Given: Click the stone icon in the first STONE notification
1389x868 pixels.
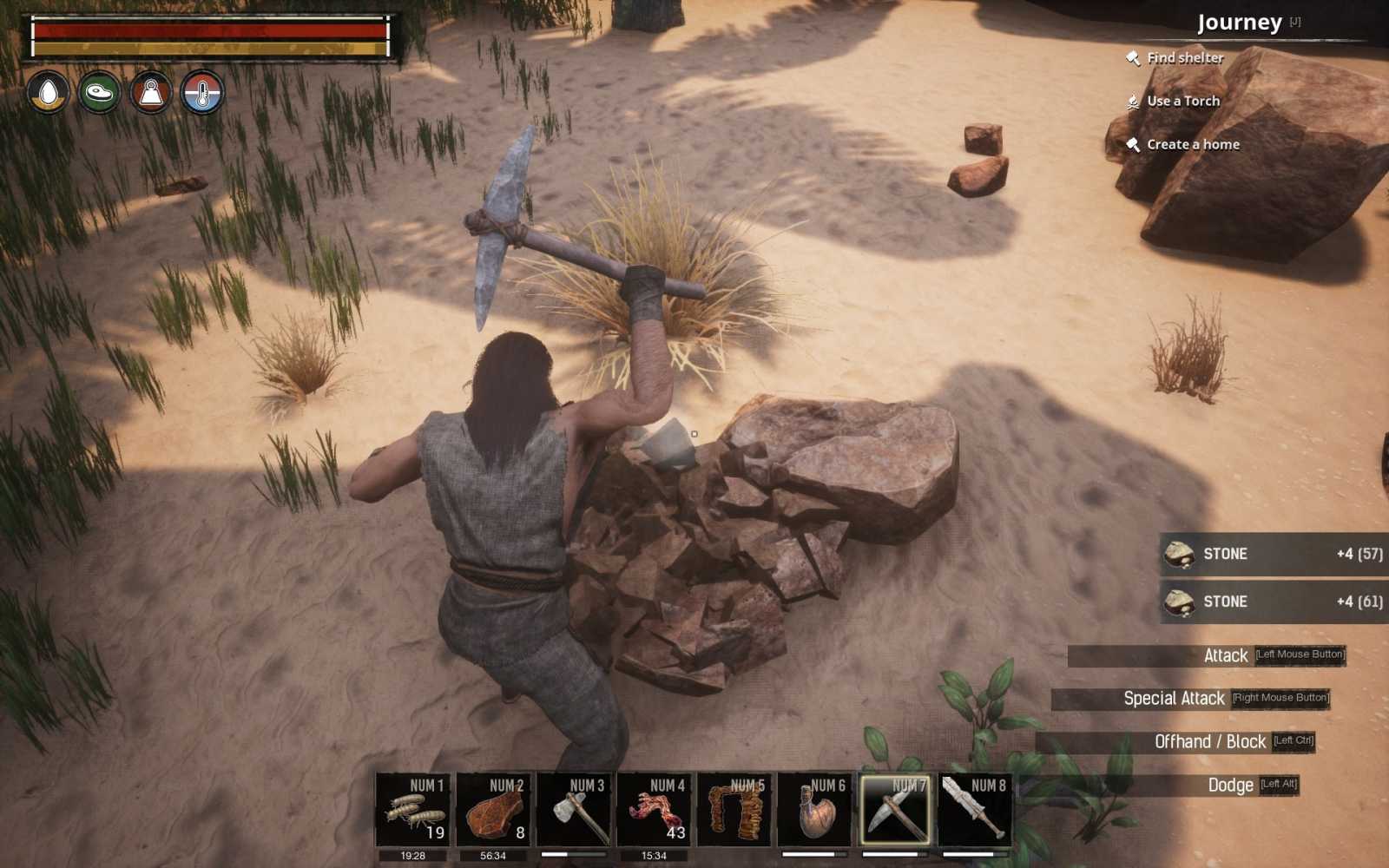Looking at the screenshot, I should [1180, 554].
